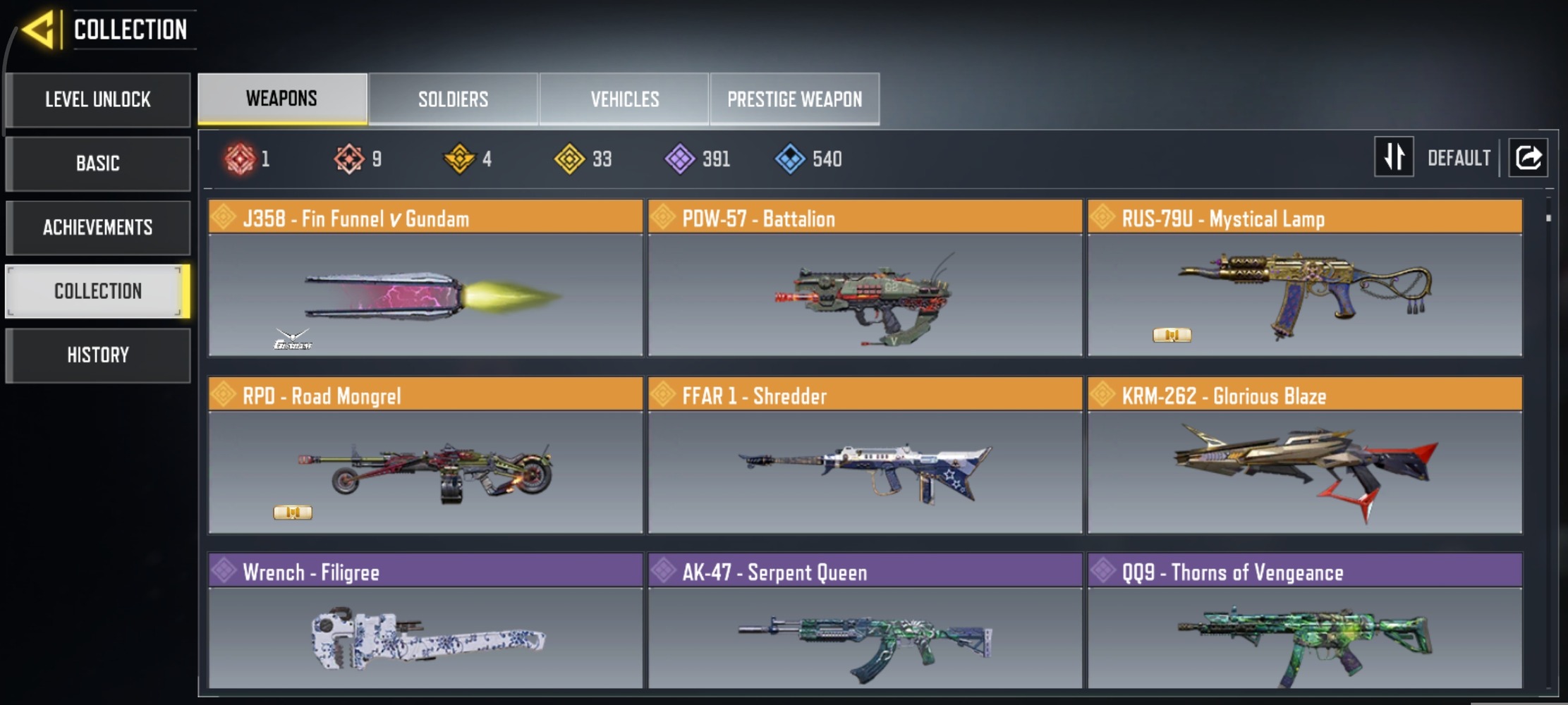Open the Prestige Weapon tab
This screenshot has height=705, width=1568.
point(794,99)
